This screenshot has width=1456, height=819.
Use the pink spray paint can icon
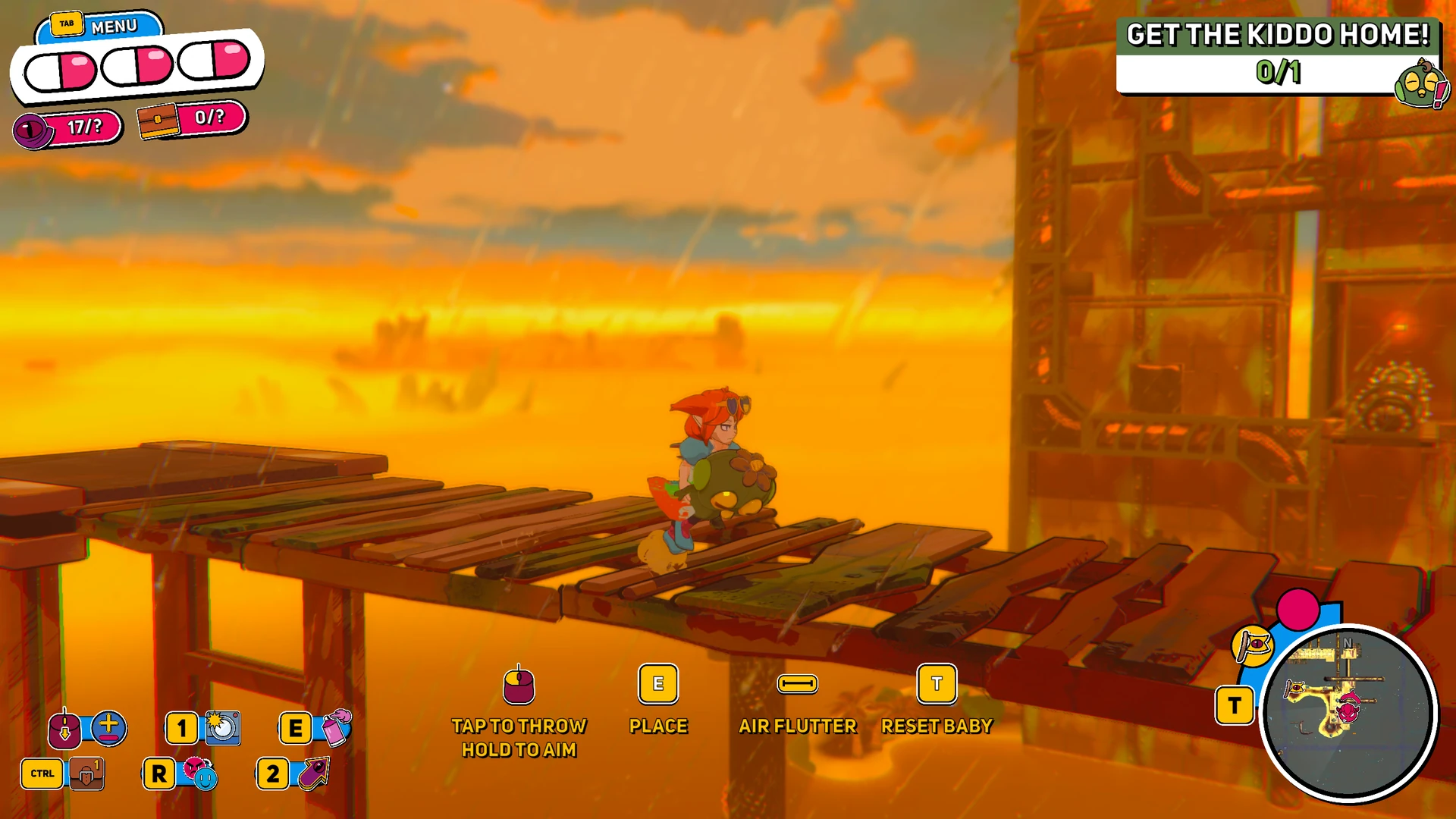336,728
